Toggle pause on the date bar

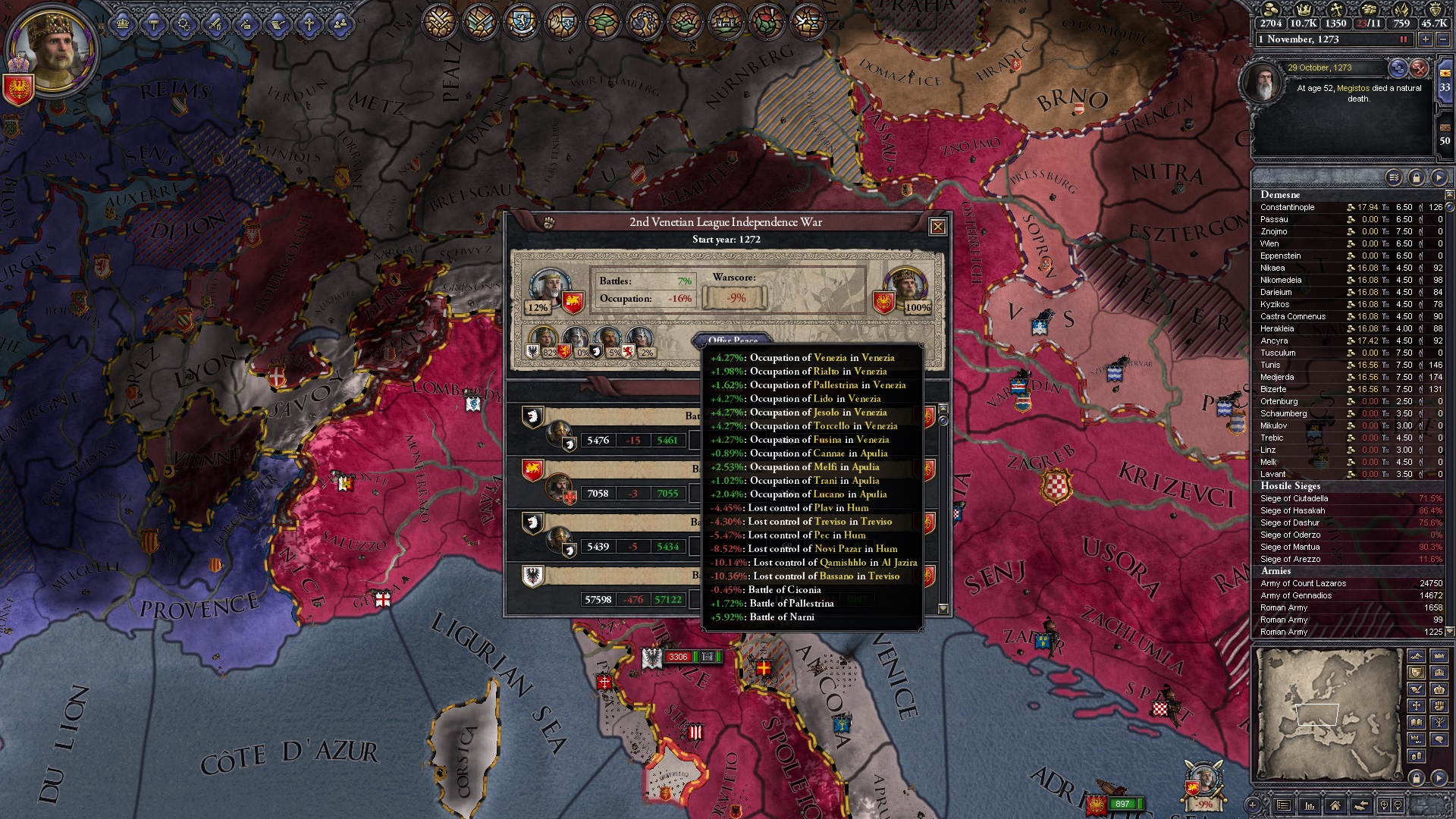[1403, 39]
